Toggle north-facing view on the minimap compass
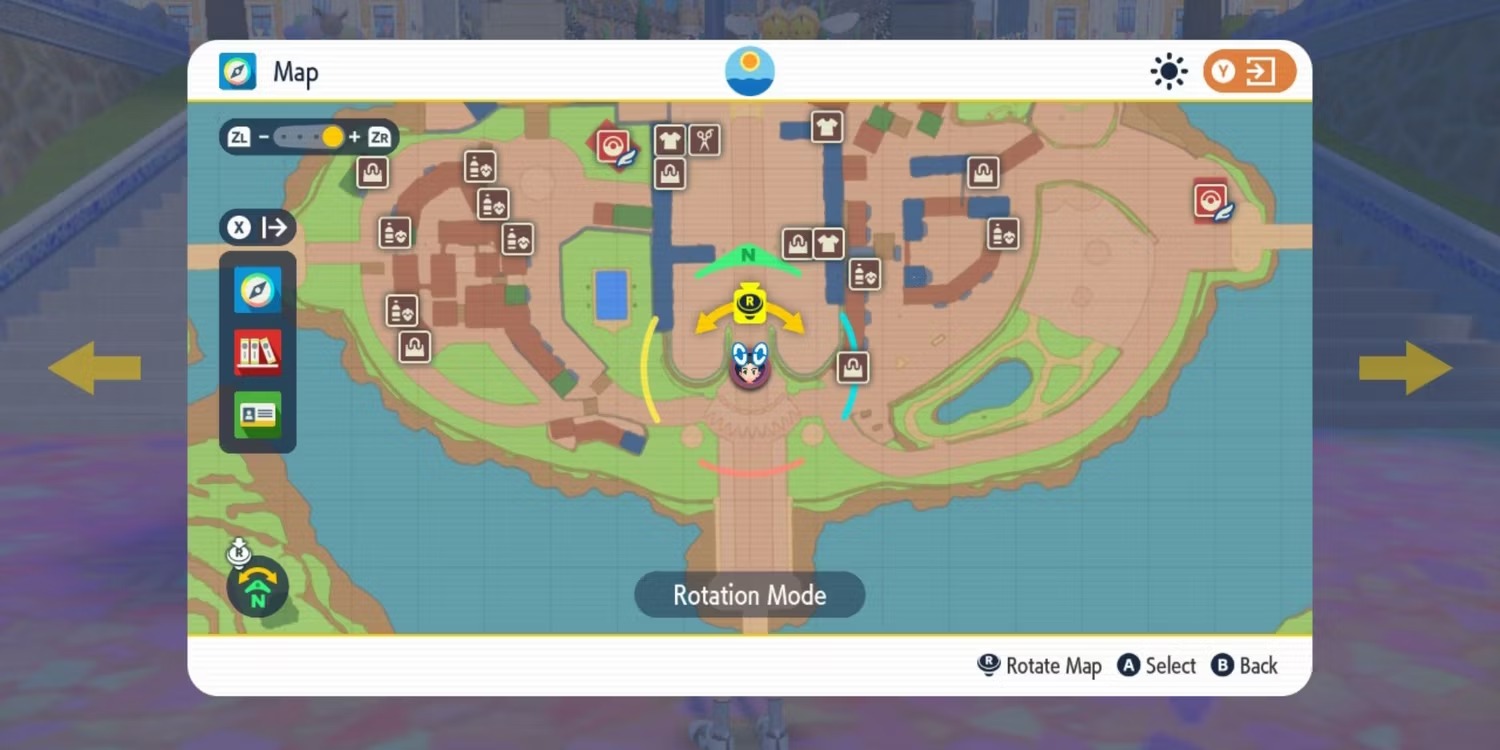Screen dimensions: 1500x750 point(258,585)
